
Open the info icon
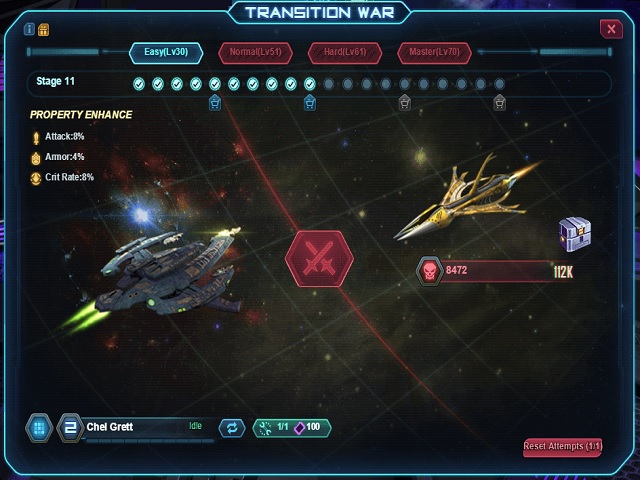(x=29, y=28)
